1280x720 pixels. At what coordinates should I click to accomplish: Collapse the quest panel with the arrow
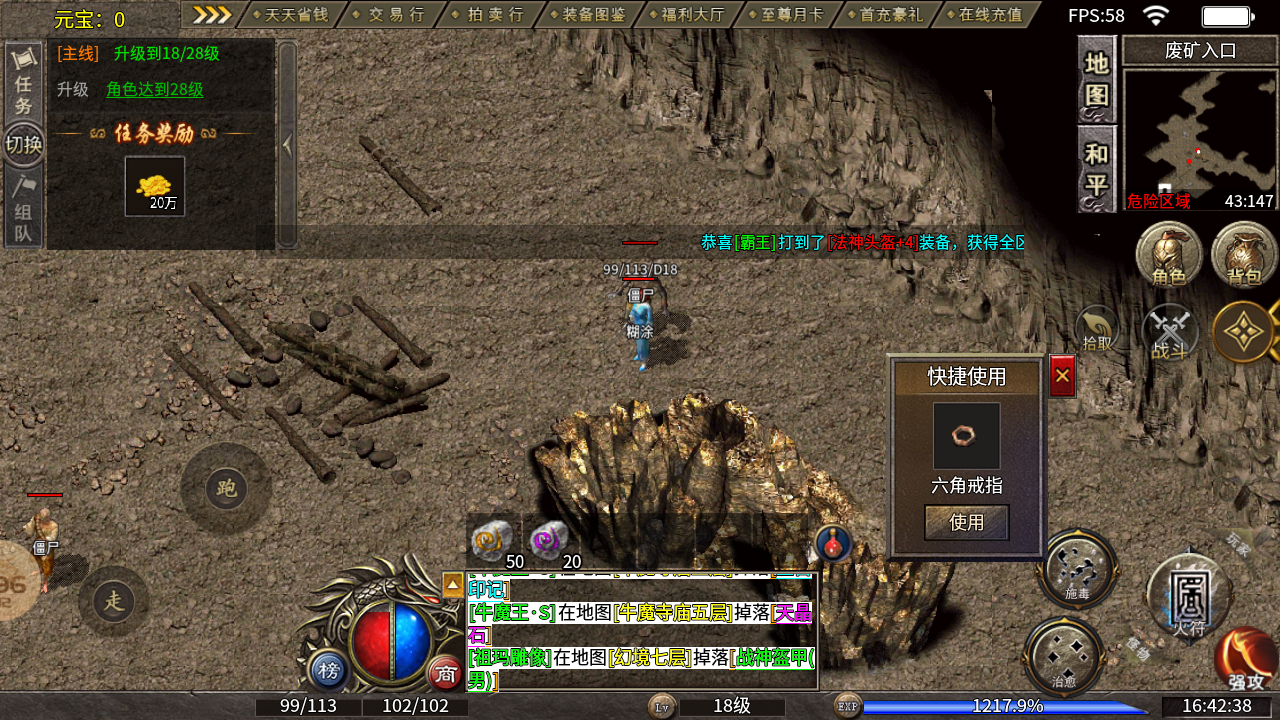coord(287,145)
